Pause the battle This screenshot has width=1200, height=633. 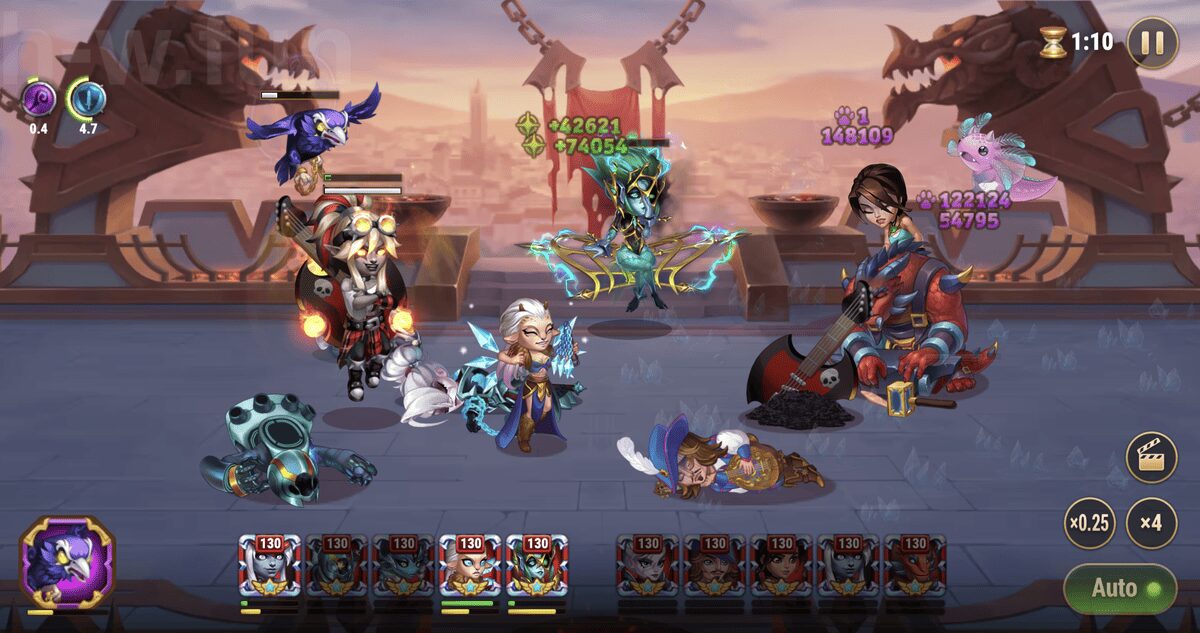pyautogui.click(x=1152, y=42)
